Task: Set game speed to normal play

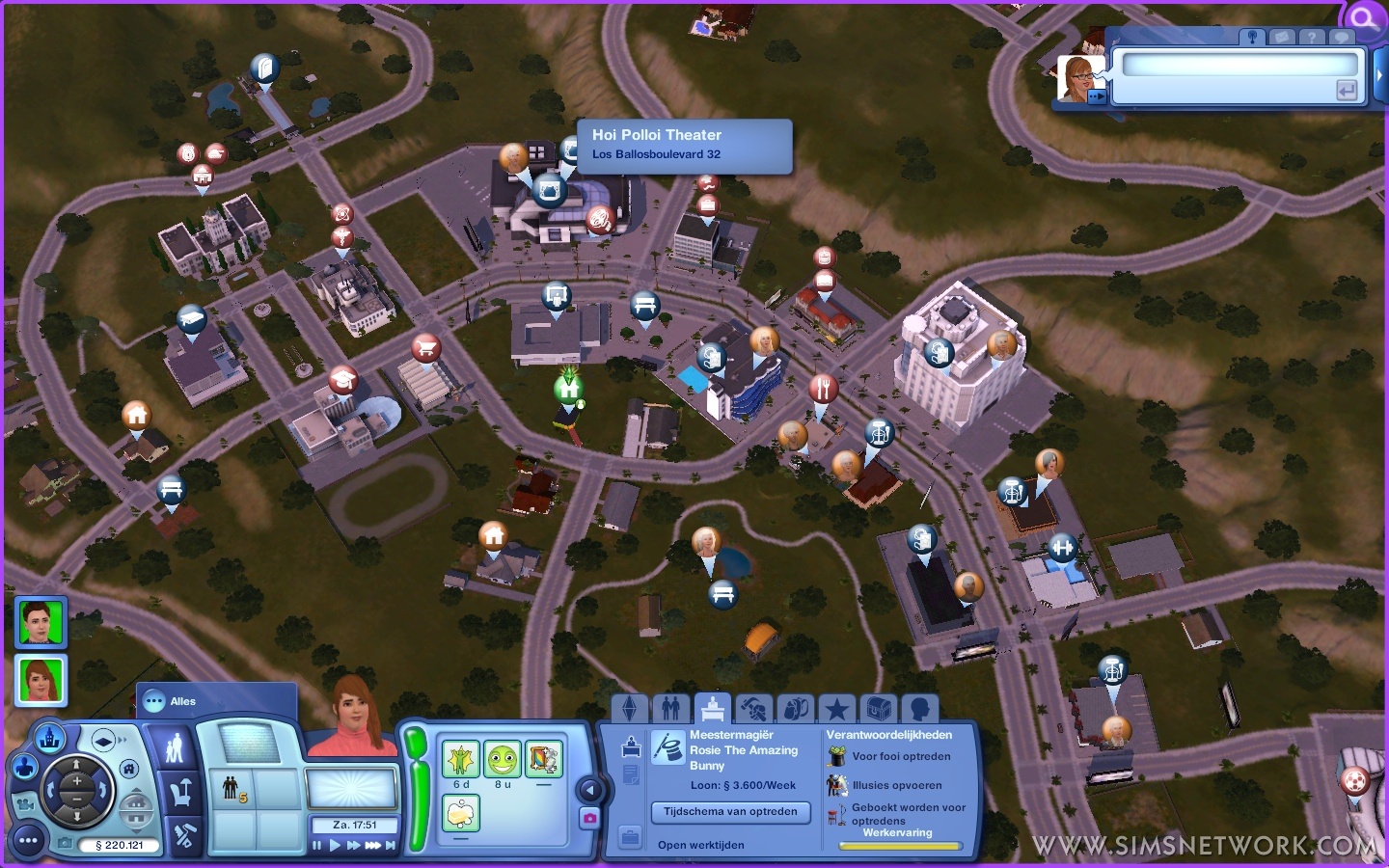Action: pyautogui.click(x=335, y=846)
